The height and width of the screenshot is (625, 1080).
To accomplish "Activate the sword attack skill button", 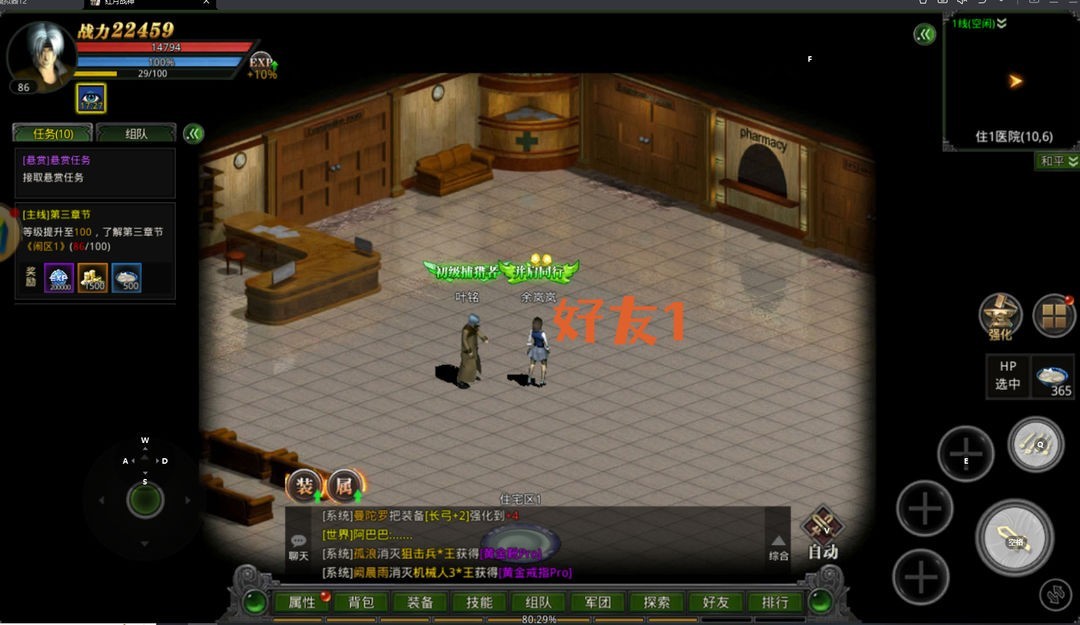I will [x=1015, y=538].
